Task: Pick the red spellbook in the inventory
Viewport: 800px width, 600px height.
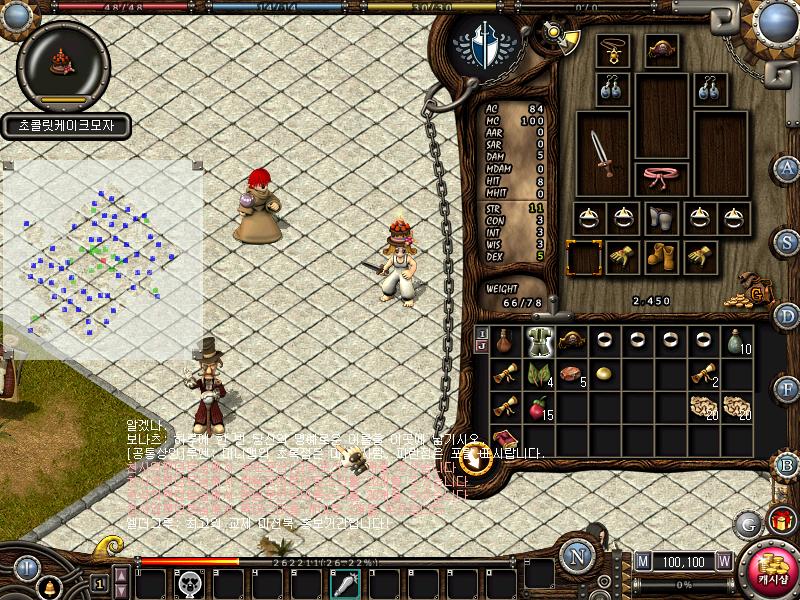Action: (507, 439)
